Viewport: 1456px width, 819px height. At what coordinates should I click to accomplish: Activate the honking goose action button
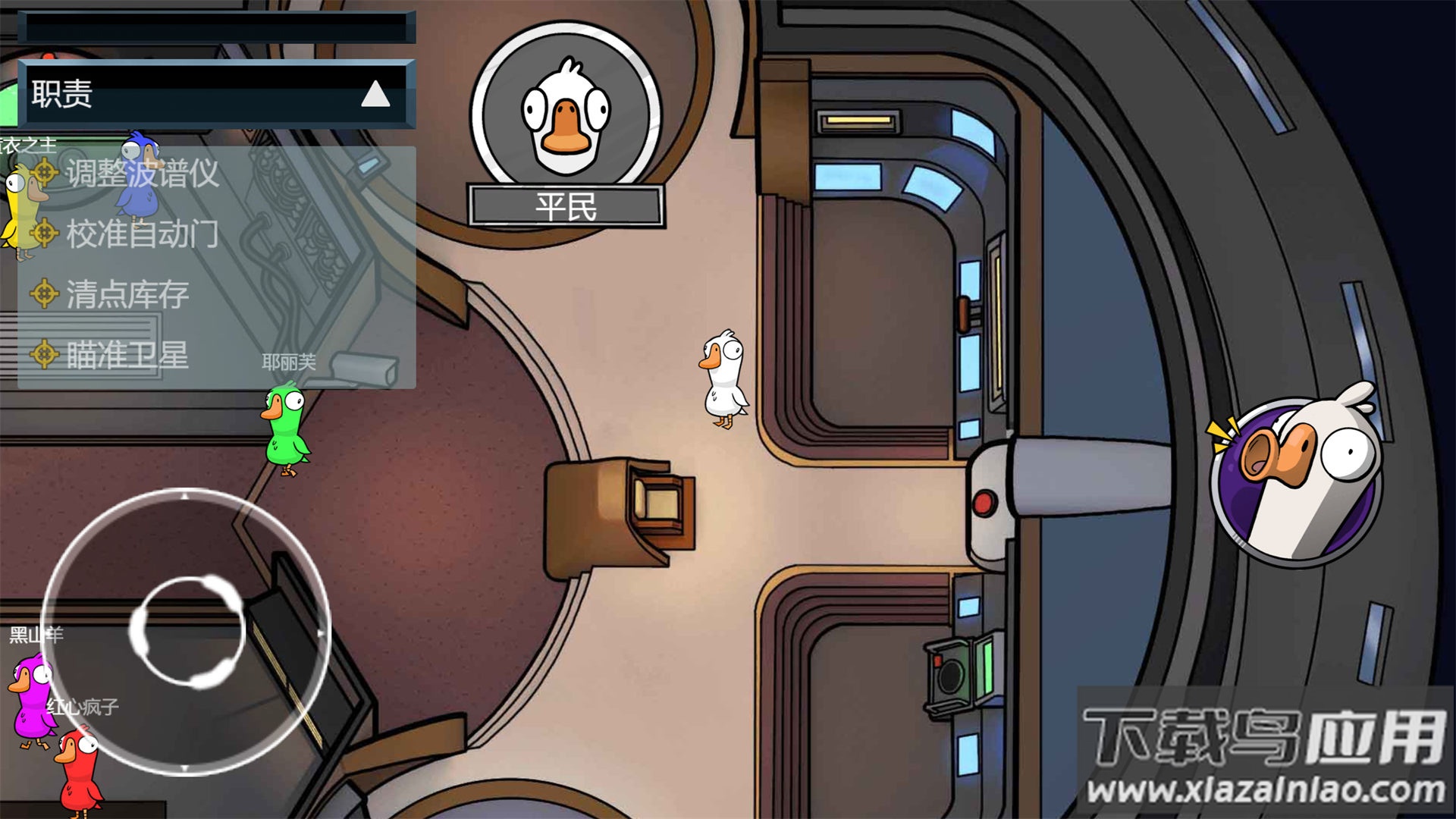[1296, 479]
